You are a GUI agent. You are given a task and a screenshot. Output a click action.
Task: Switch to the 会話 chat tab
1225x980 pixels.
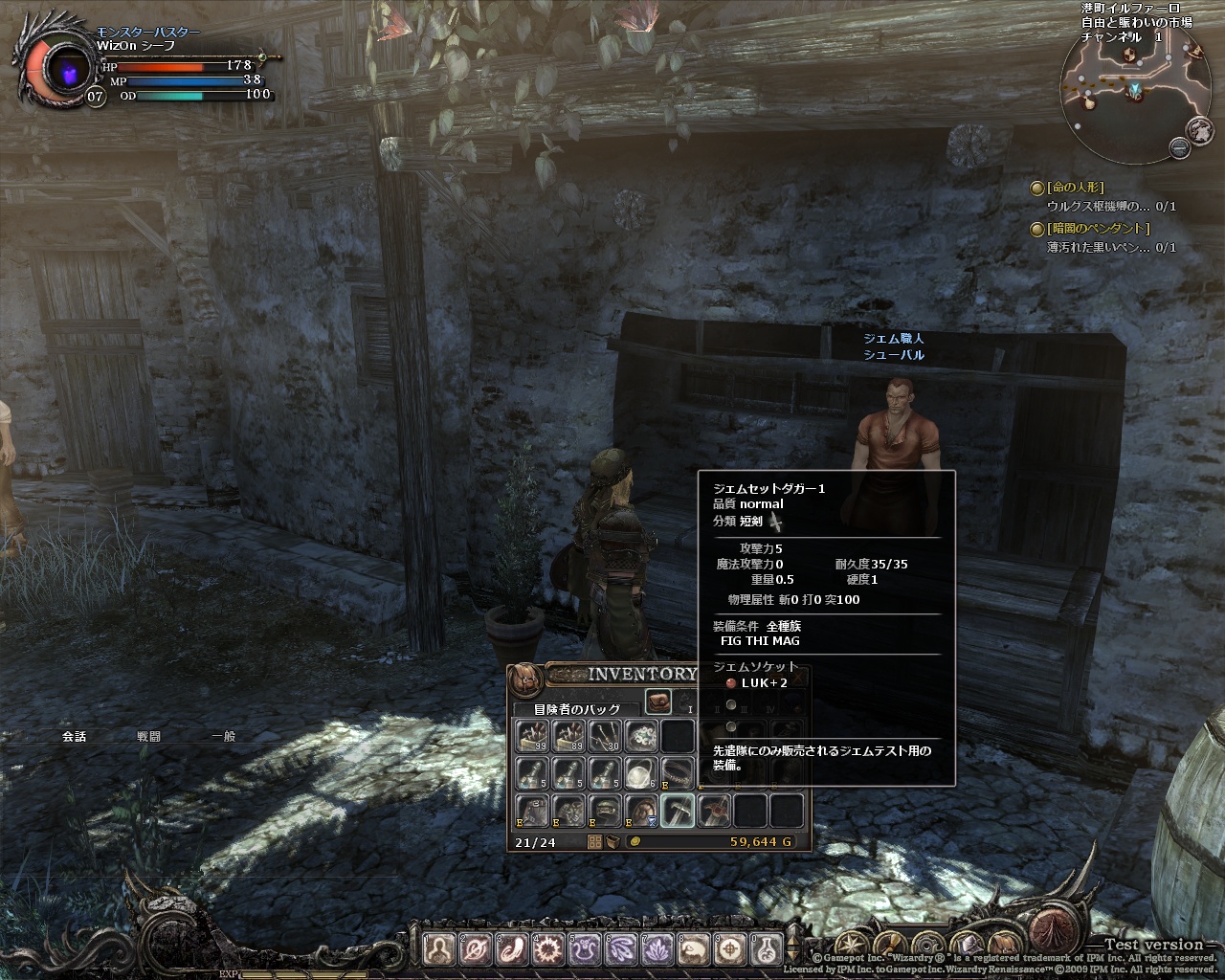(x=75, y=736)
